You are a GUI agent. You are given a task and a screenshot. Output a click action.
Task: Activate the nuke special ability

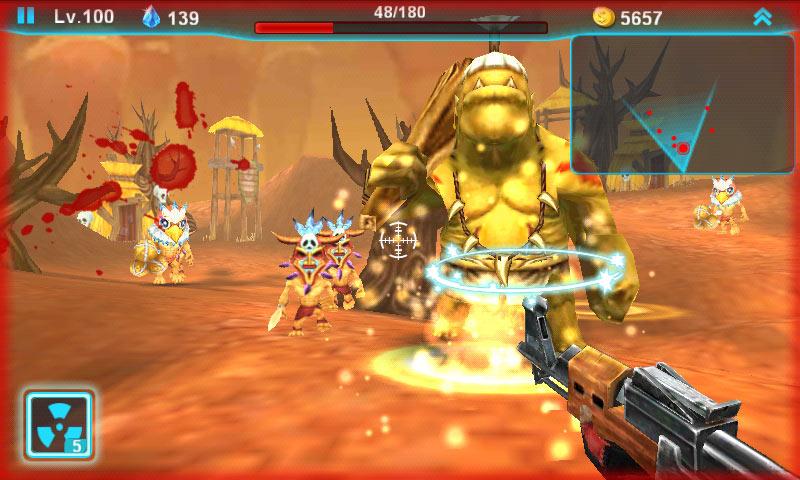pos(59,424)
